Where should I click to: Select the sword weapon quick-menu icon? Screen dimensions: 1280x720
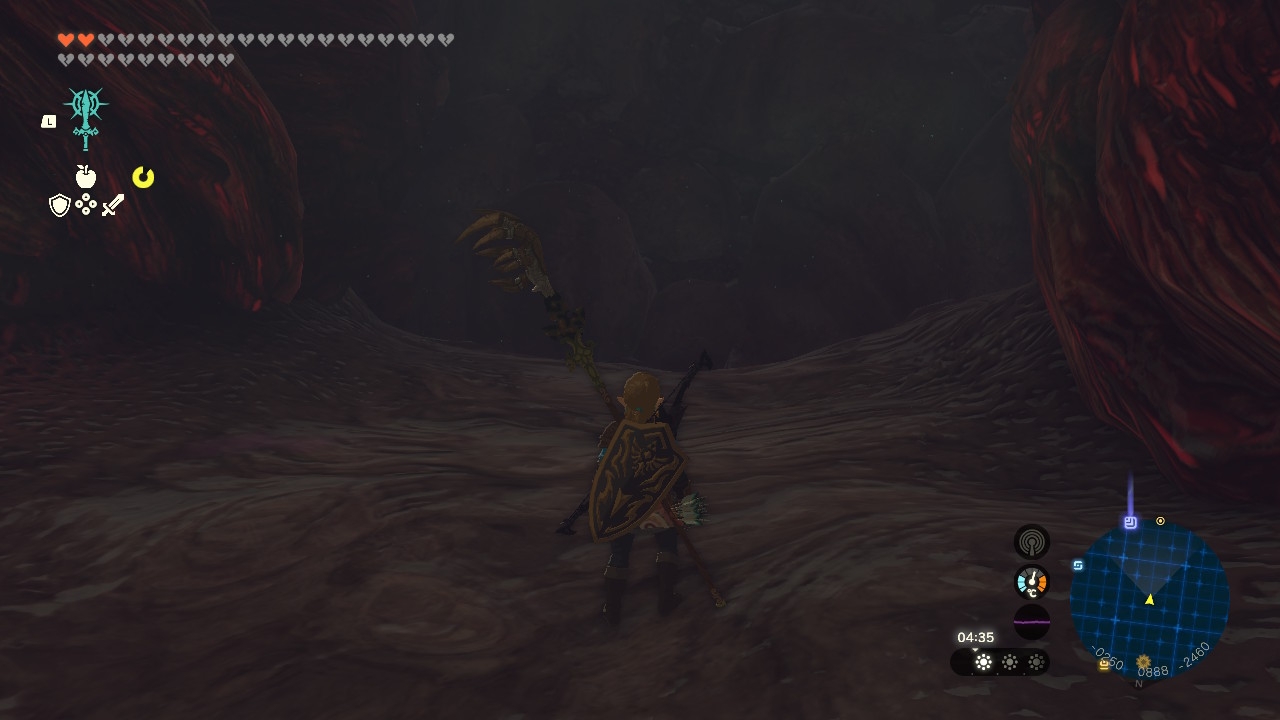113,205
